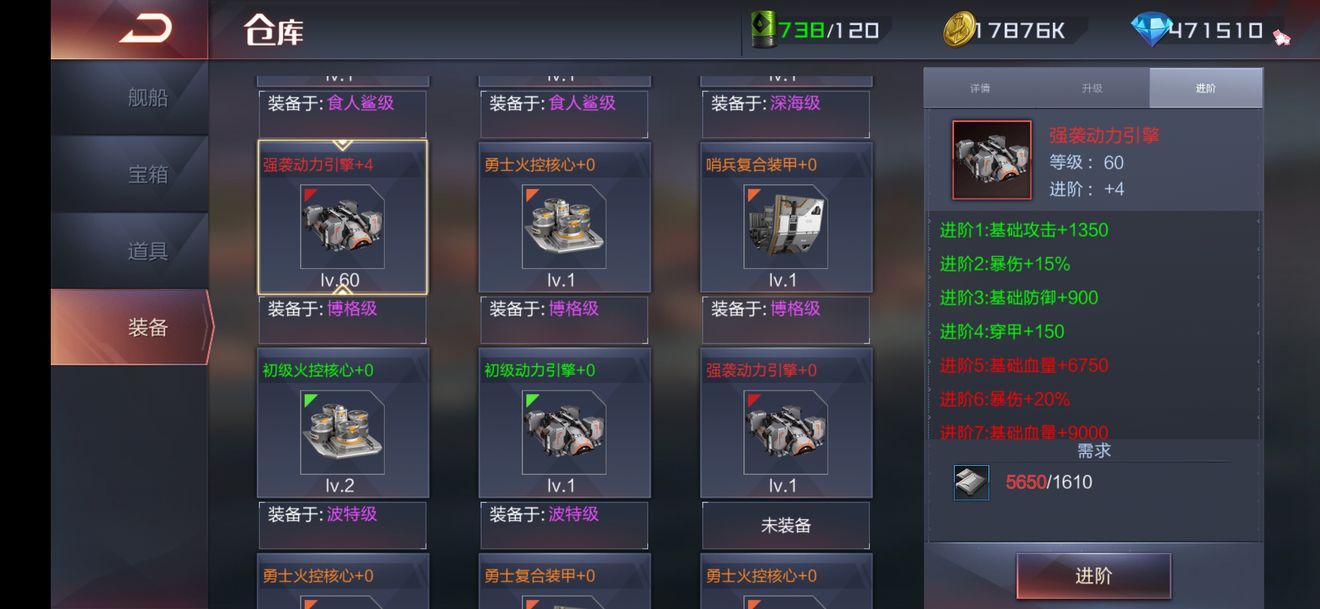Select the 初级动力引擎+0 engine item
This screenshot has height=609, width=1320.
tap(564, 423)
